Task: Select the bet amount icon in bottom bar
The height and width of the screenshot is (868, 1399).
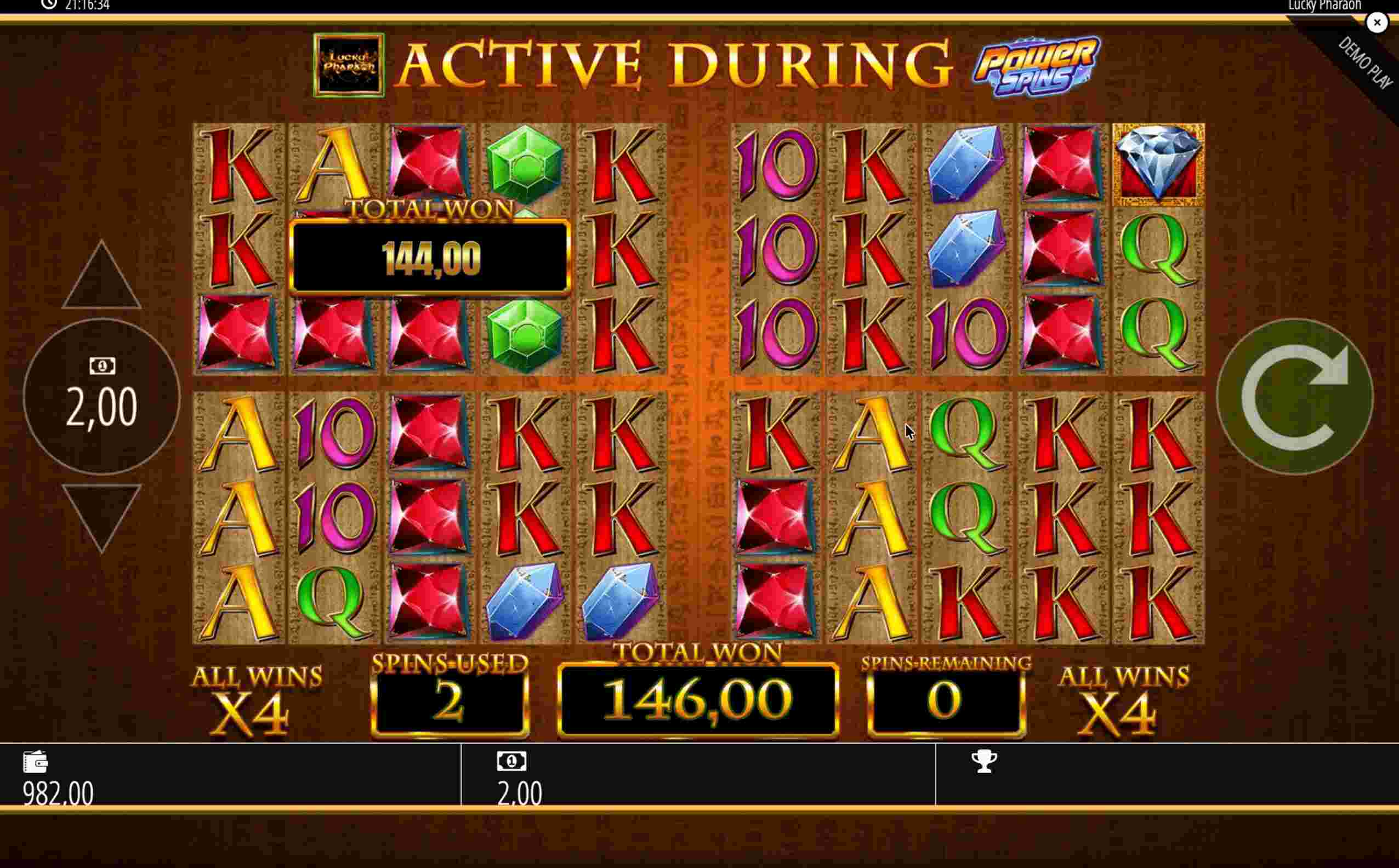Action: [511, 762]
